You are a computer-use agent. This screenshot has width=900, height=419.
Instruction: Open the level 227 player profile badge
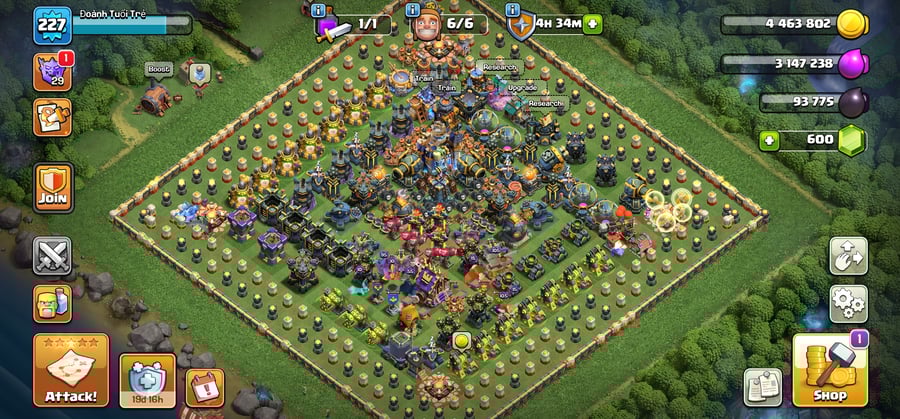52,25
